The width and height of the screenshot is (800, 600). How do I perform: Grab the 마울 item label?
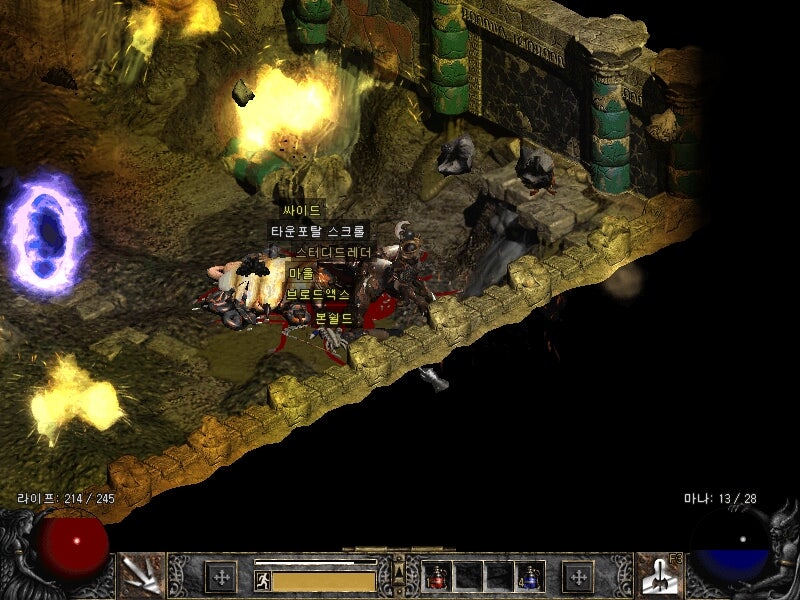tap(301, 273)
